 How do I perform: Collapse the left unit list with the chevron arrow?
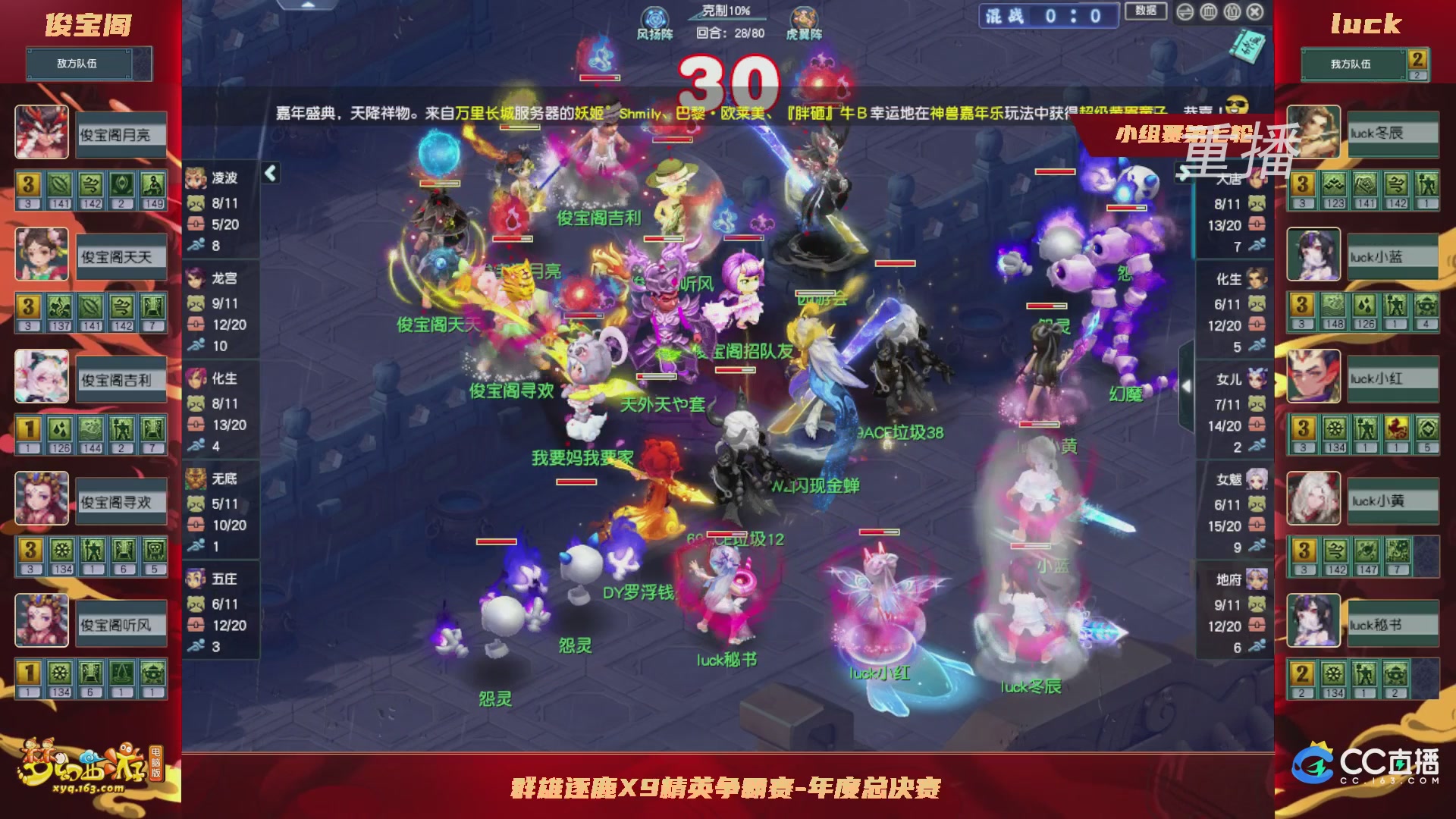(270, 173)
